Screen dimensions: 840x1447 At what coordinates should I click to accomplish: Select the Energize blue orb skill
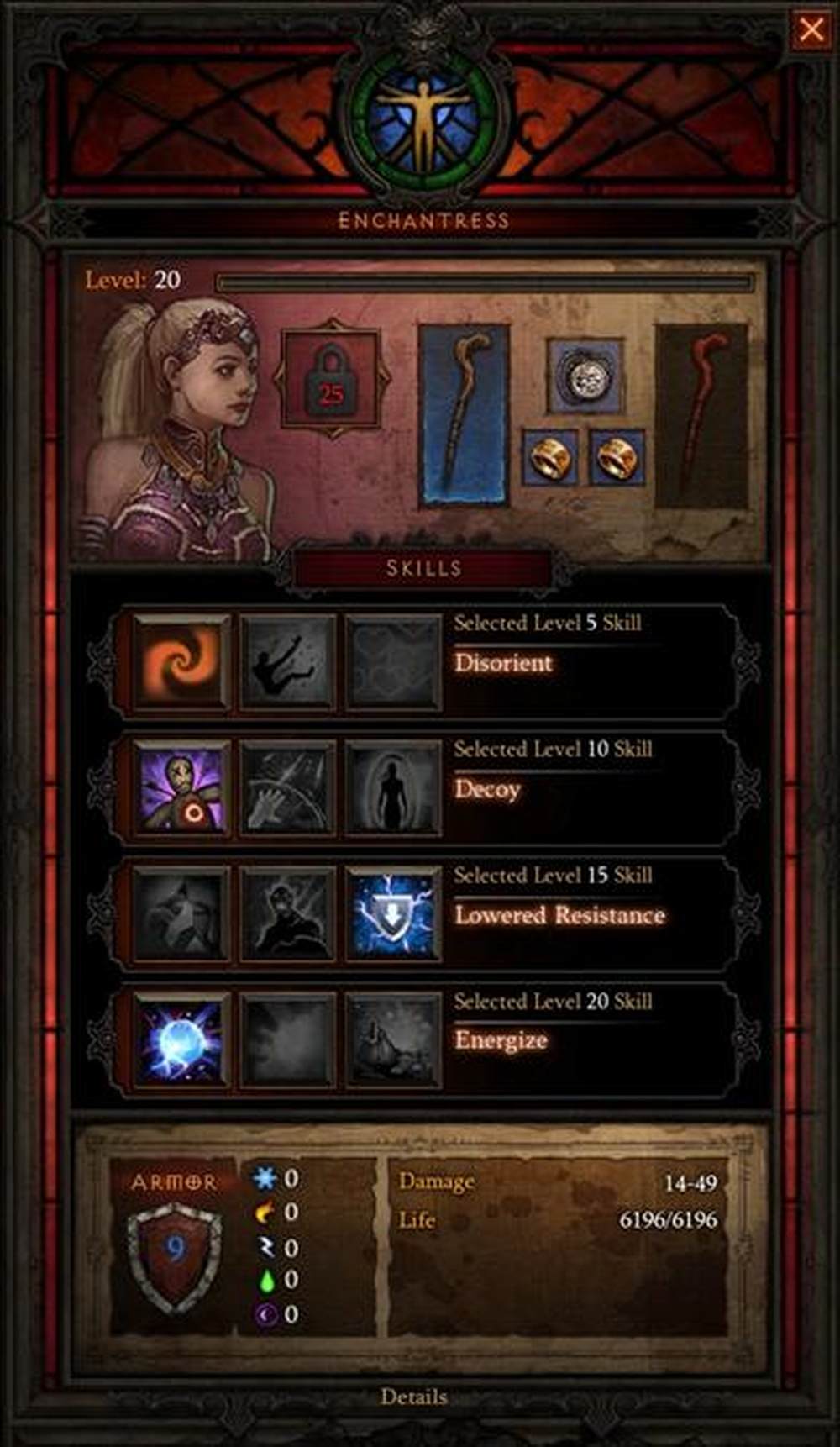(x=181, y=1040)
